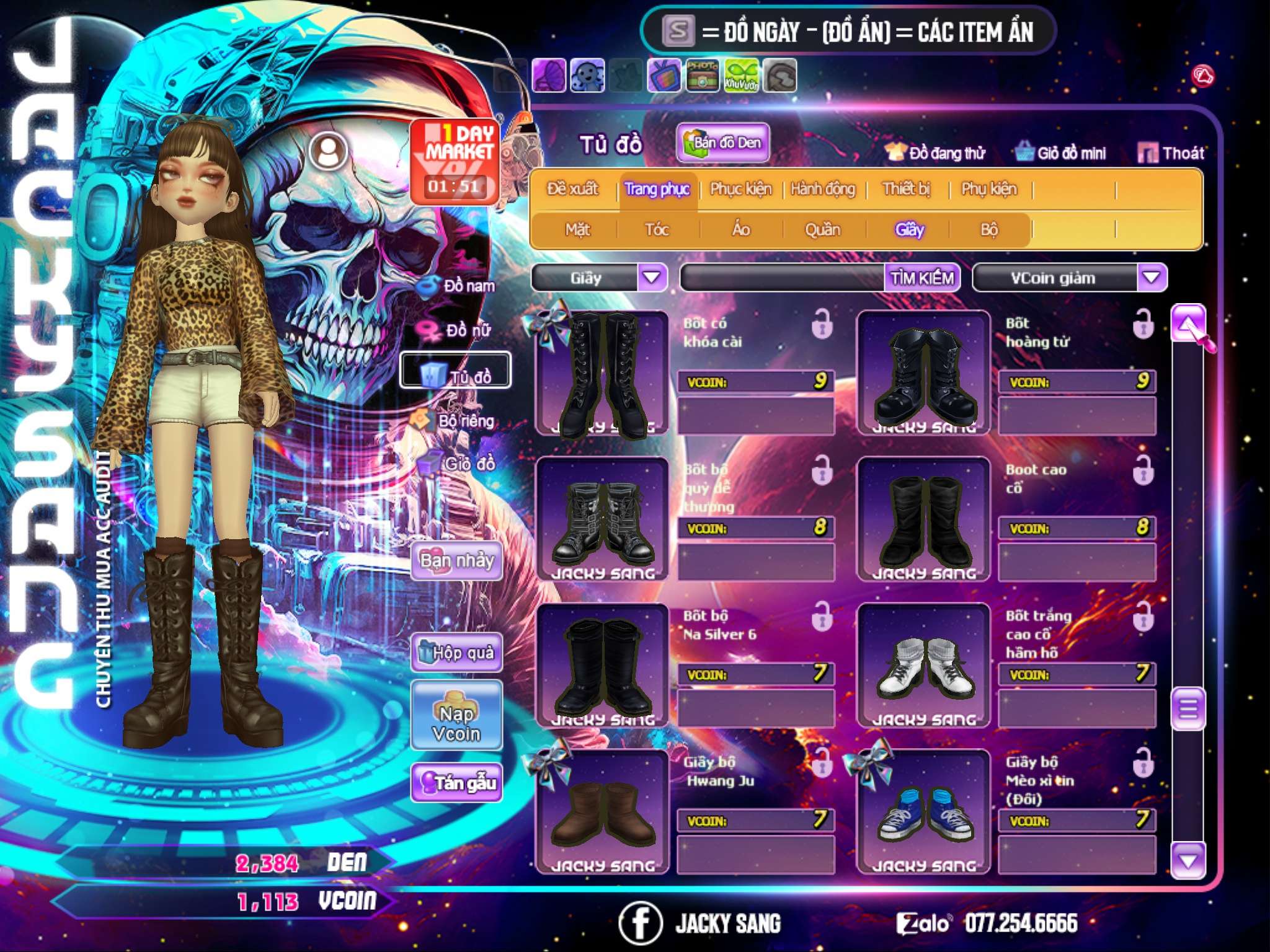Exit the wardrobe with Thoát
Screen dimensions: 1270x952
pyautogui.click(x=1171, y=153)
